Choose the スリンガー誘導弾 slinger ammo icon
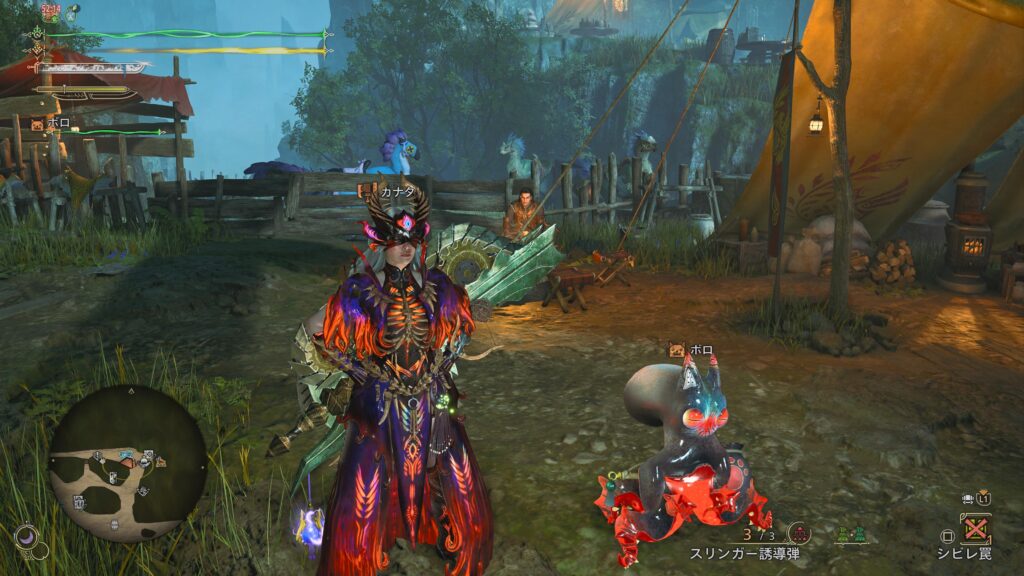Image resolution: width=1024 pixels, height=576 pixels. coord(799,533)
